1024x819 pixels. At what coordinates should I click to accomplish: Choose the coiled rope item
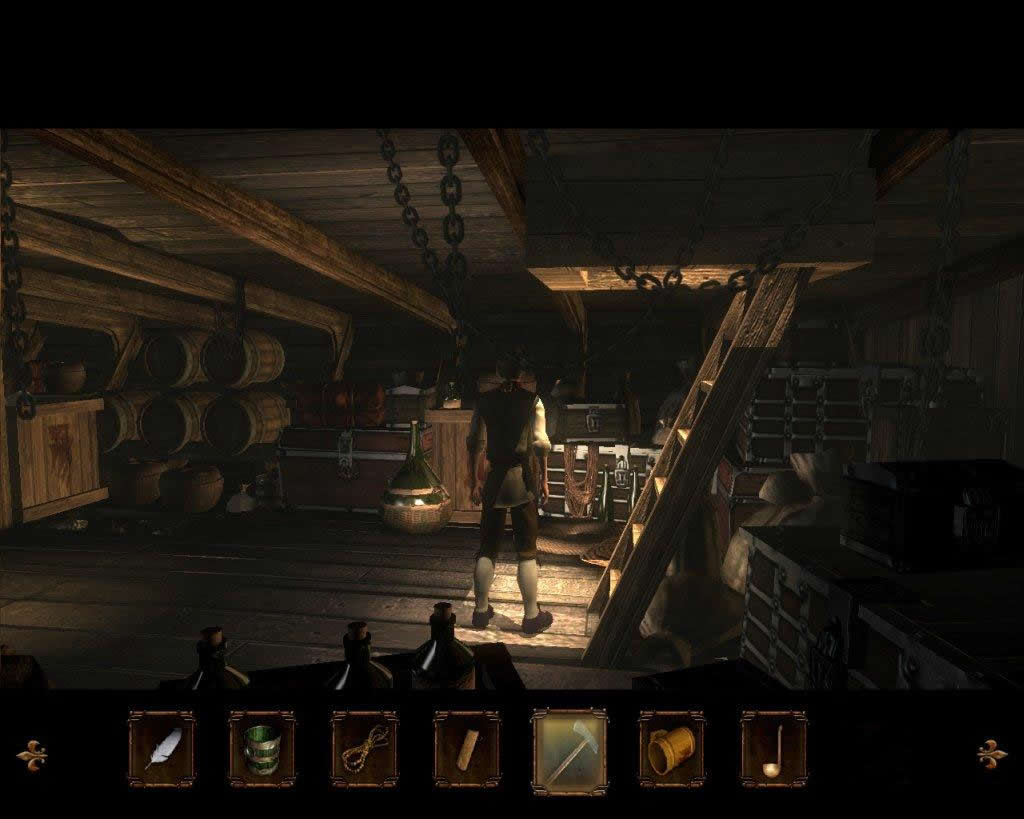pos(365,749)
